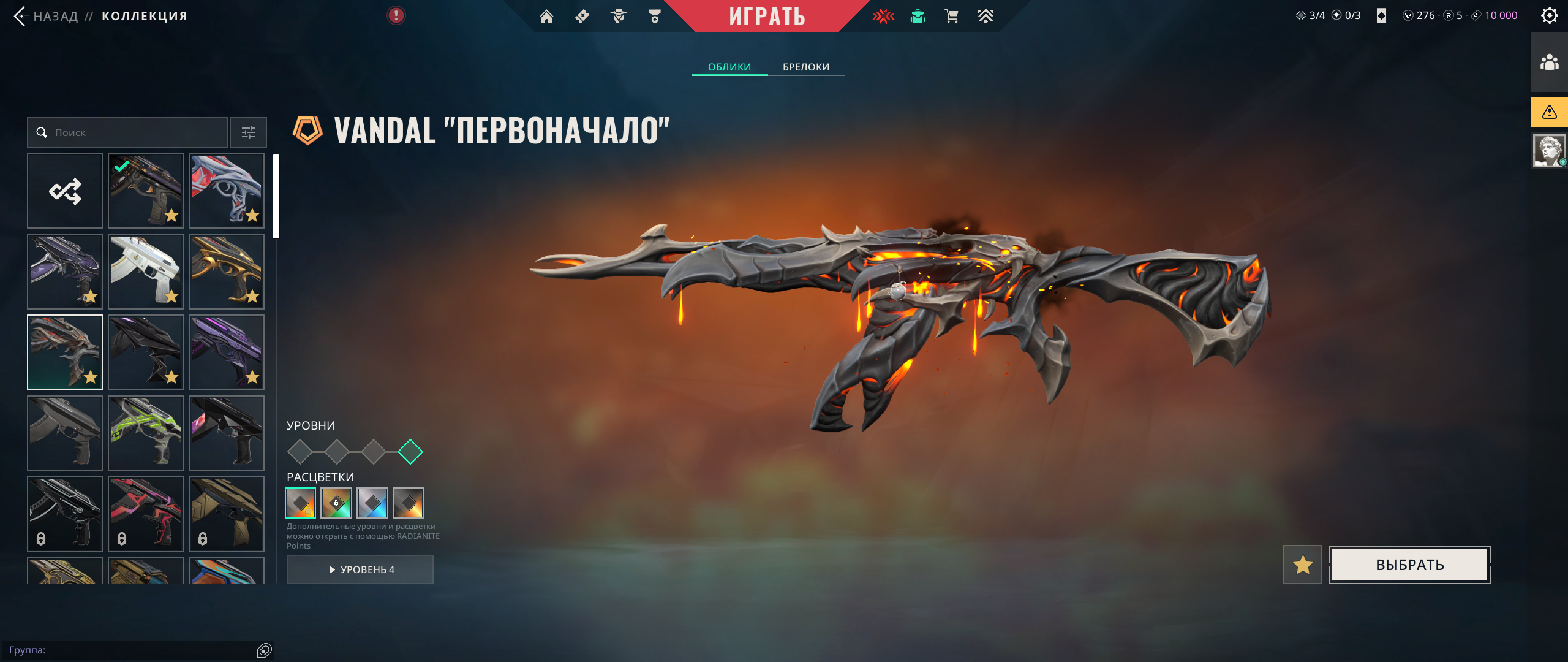This screenshot has height=662, width=1568.
Task: Select the ОБЛИКИ tab
Action: 729,67
